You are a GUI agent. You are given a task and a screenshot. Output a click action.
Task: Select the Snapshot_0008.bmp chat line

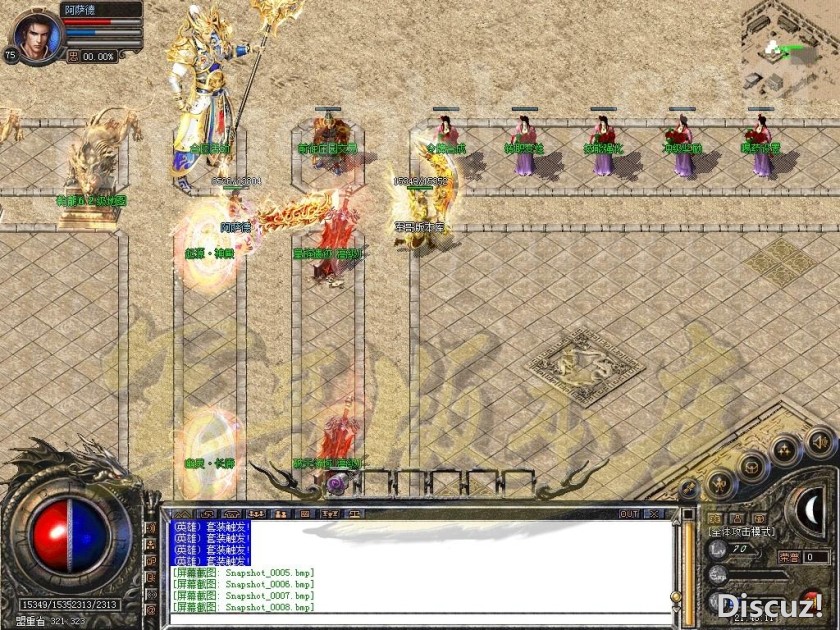tap(245, 607)
